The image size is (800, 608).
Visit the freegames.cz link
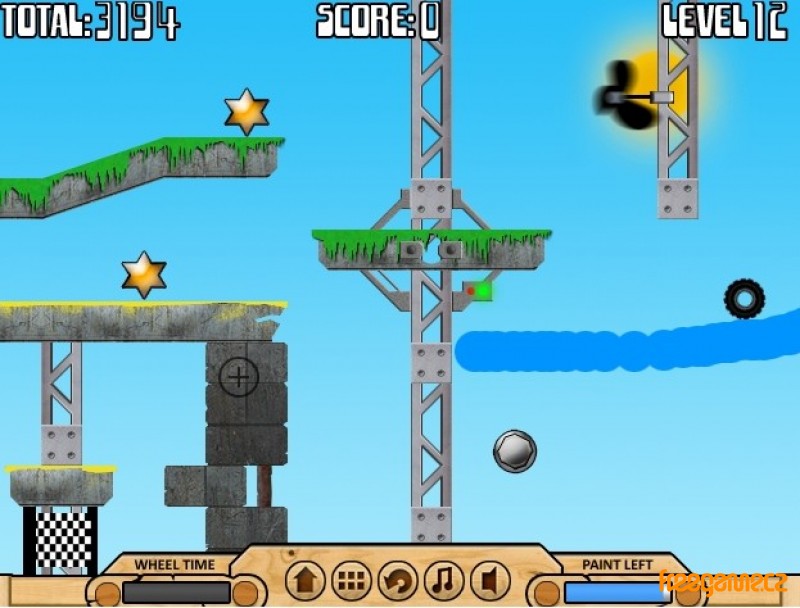[x=722, y=581]
